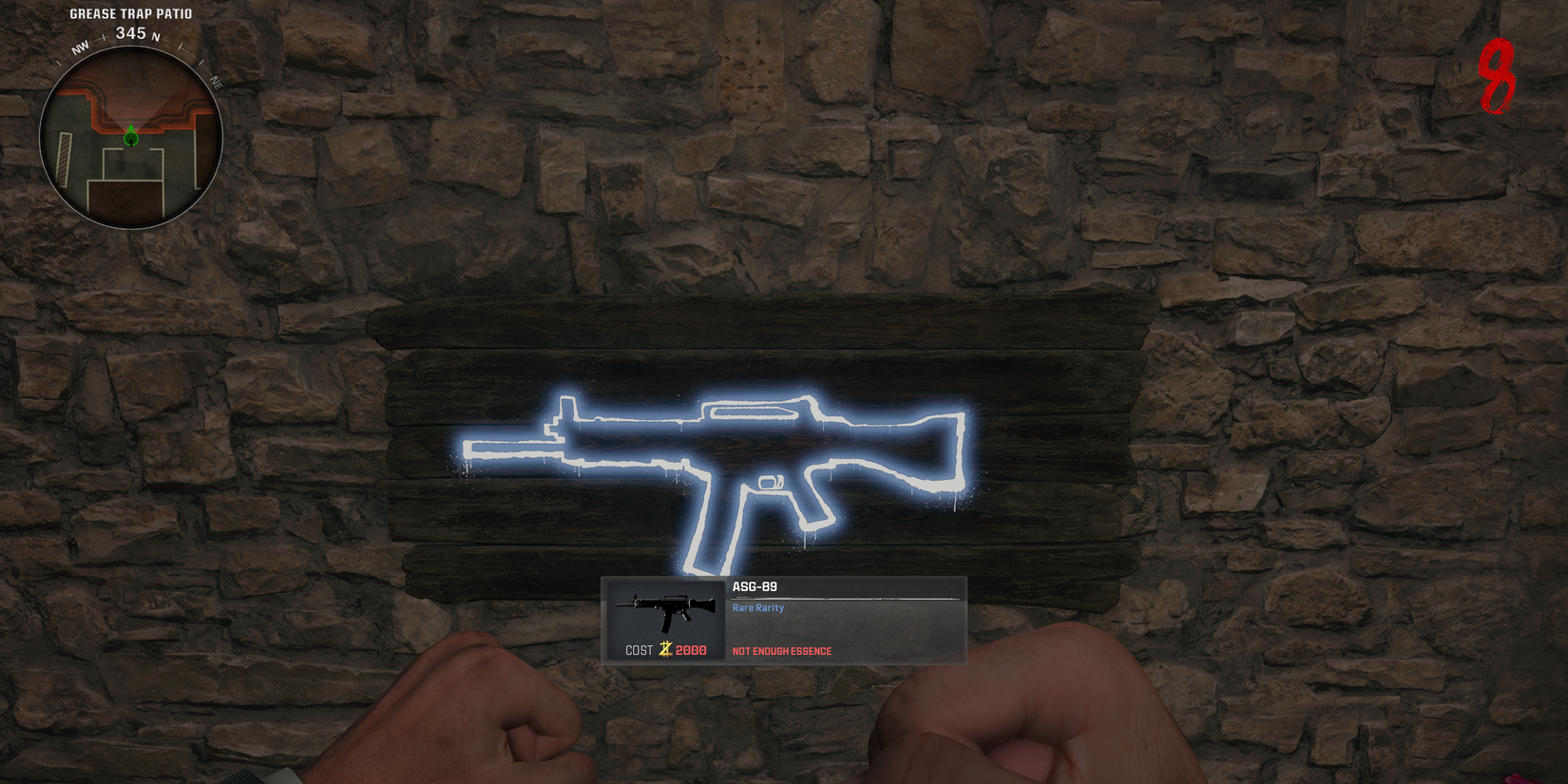Select the GREASE TRAP PATIO location label
This screenshot has height=784, width=1568.
tap(130, 13)
